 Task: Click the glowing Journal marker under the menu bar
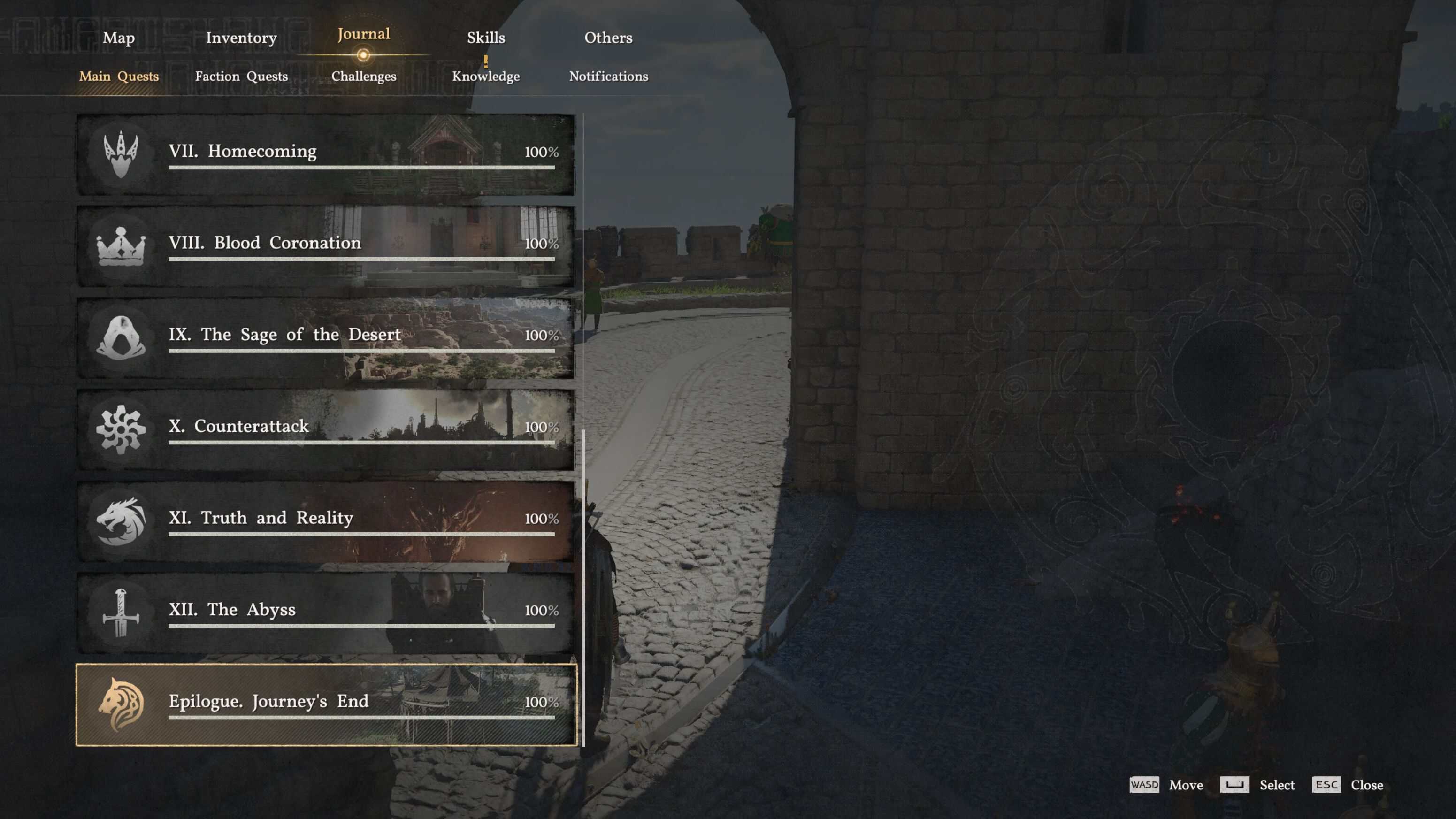pyautogui.click(x=363, y=55)
